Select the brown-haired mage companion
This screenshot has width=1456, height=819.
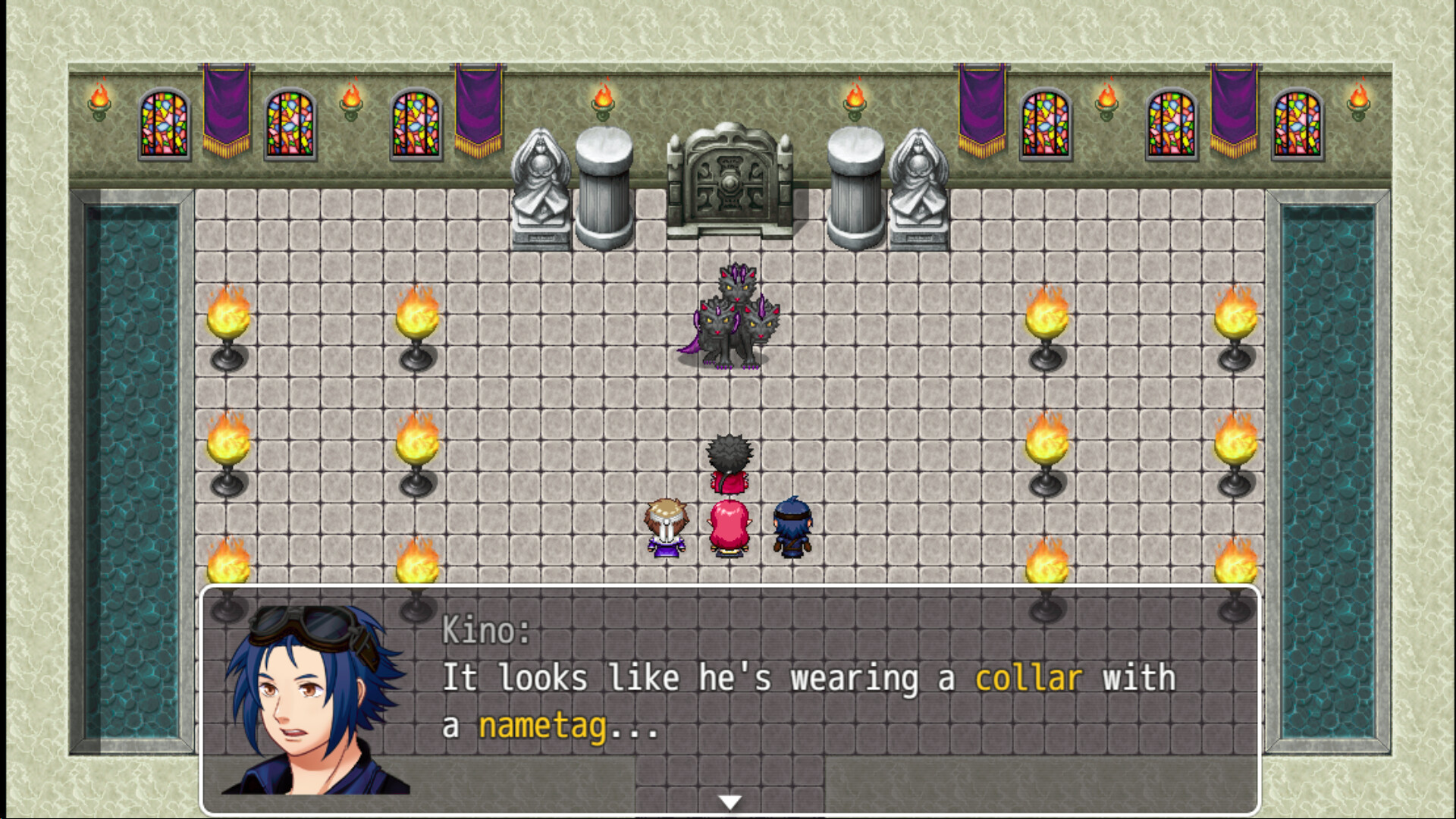[666, 523]
